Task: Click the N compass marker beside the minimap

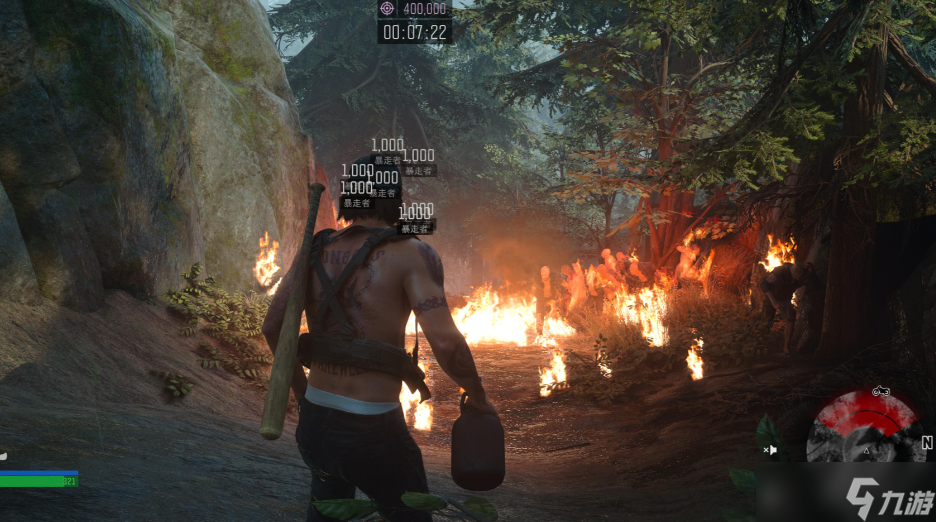Action: (927, 442)
